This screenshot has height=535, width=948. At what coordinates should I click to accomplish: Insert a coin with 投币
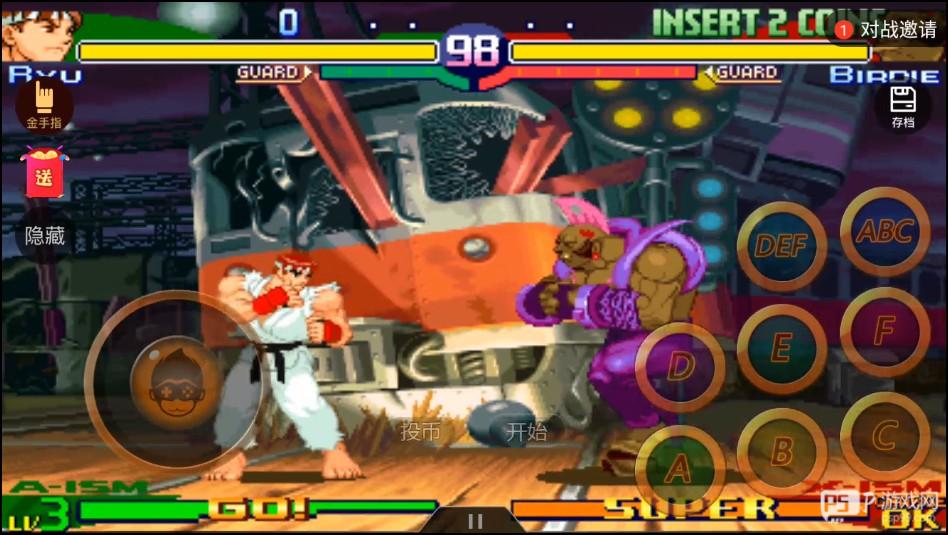pos(420,432)
